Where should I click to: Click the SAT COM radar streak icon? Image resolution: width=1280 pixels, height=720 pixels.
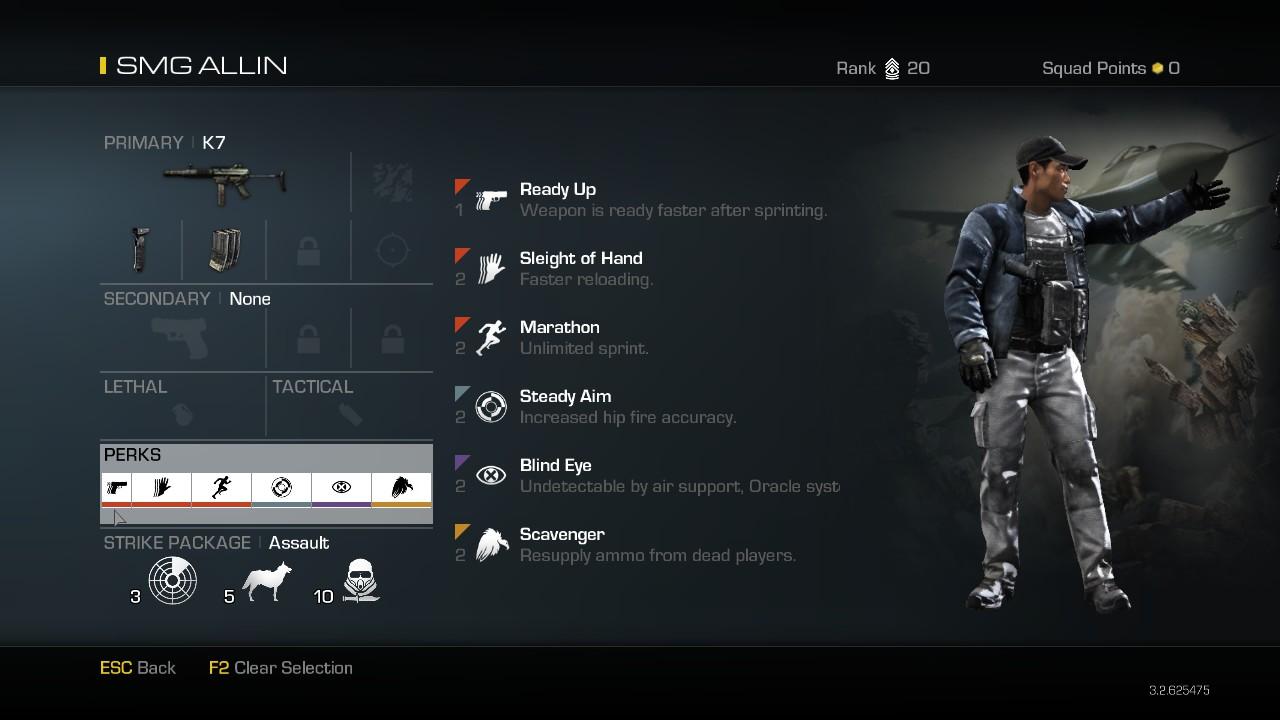(x=172, y=580)
